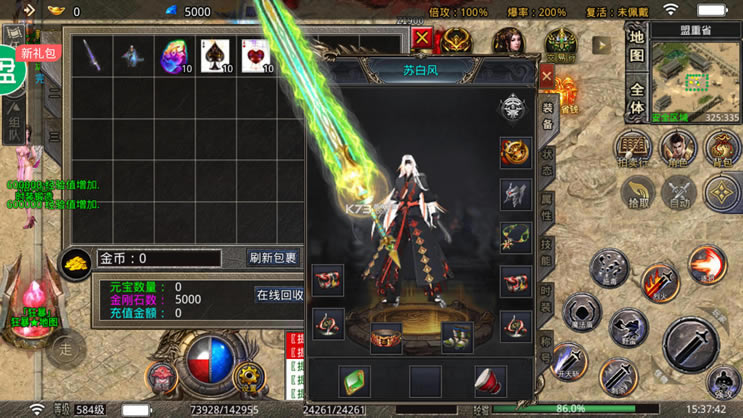
Task: Switch to the 状态 status tab
Action: click(548, 159)
